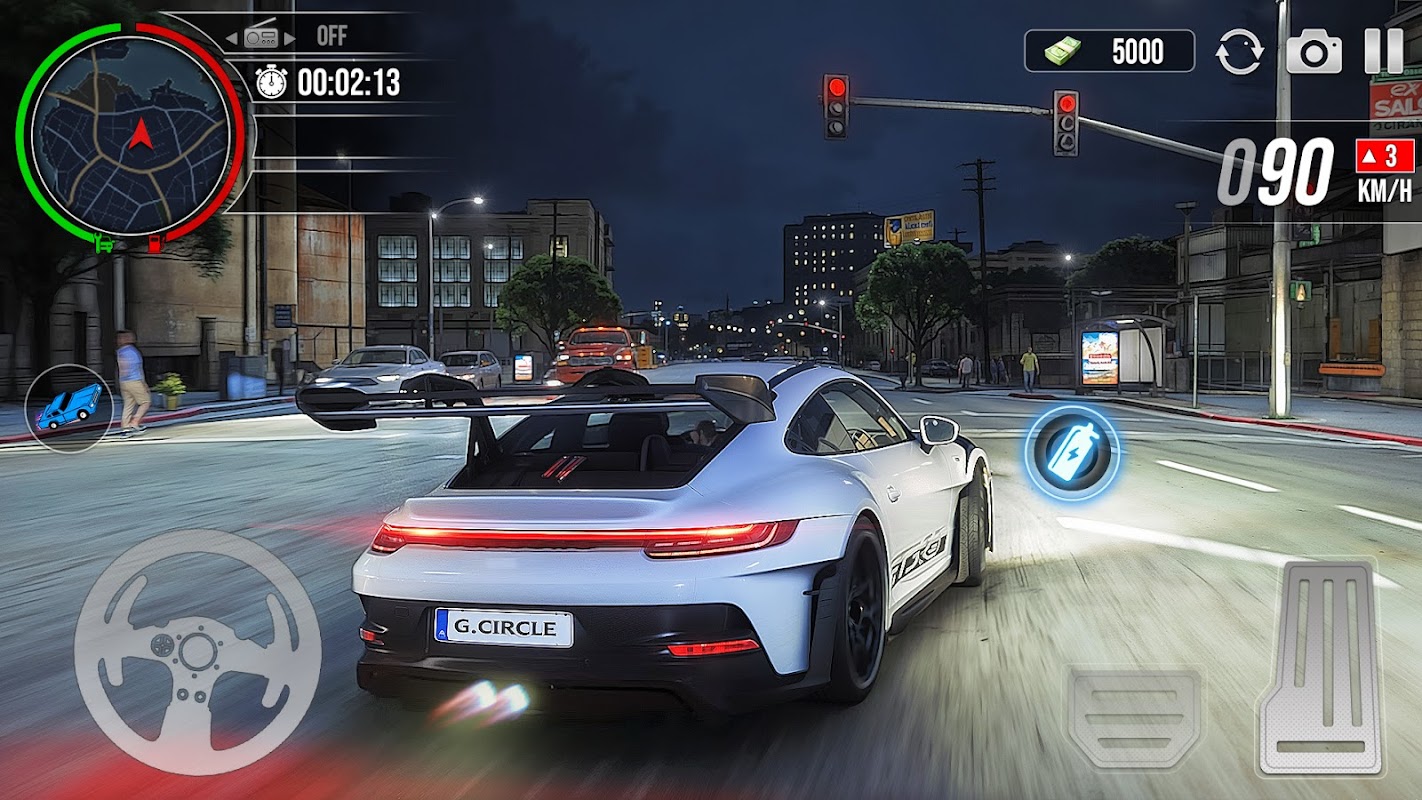The width and height of the screenshot is (1422, 800).
Task: Switch radio to the next station
Action: pyautogui.click(x=291, y=38)
